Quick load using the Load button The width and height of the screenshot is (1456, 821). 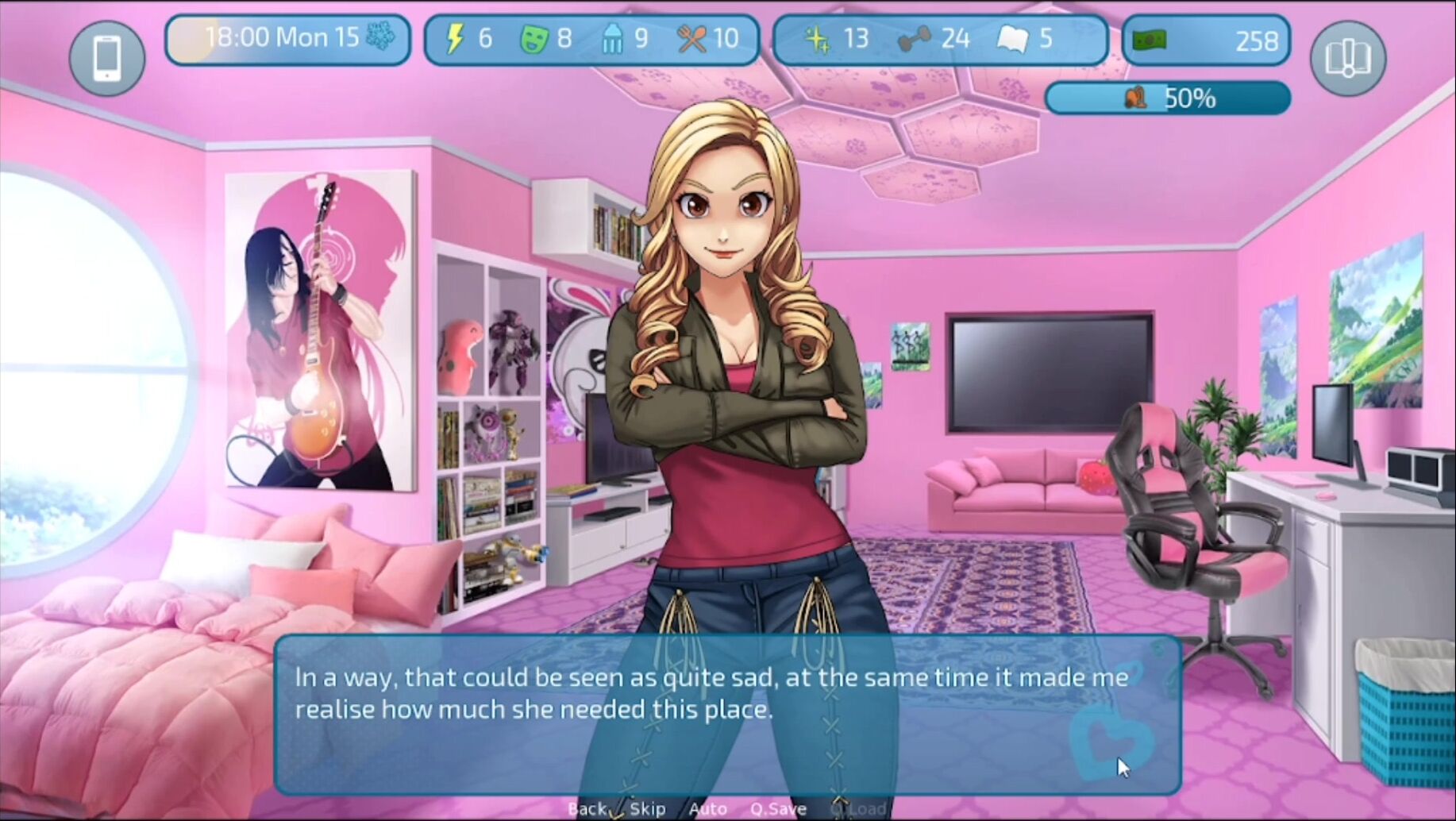[867, 809]
